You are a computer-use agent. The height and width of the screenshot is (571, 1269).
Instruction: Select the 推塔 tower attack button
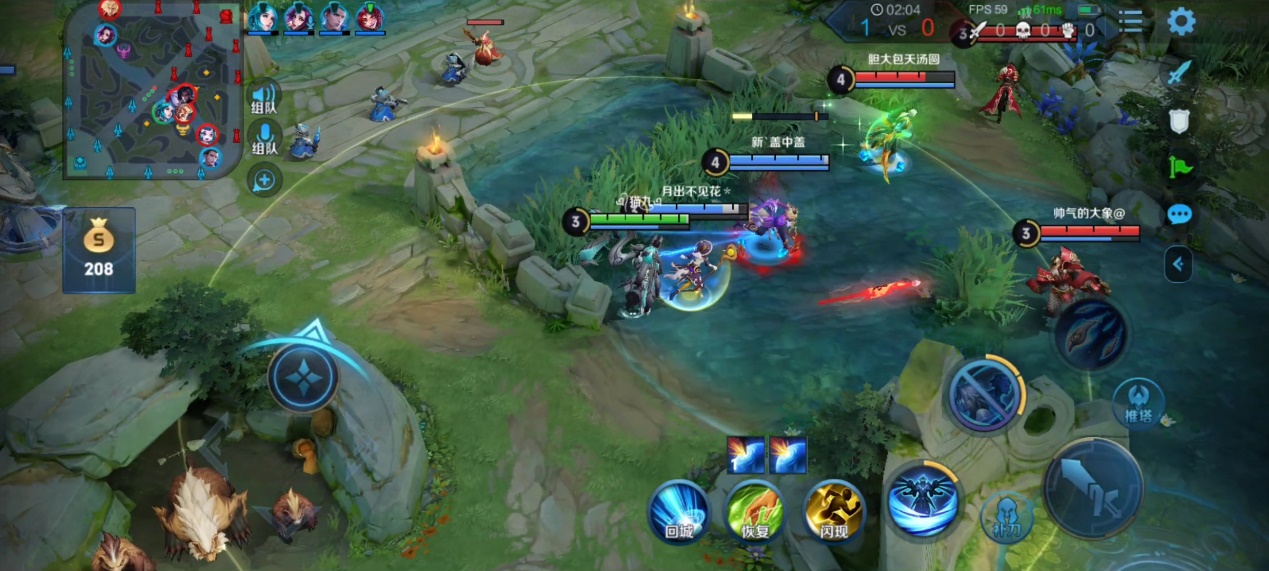(x=1138, y=402)
